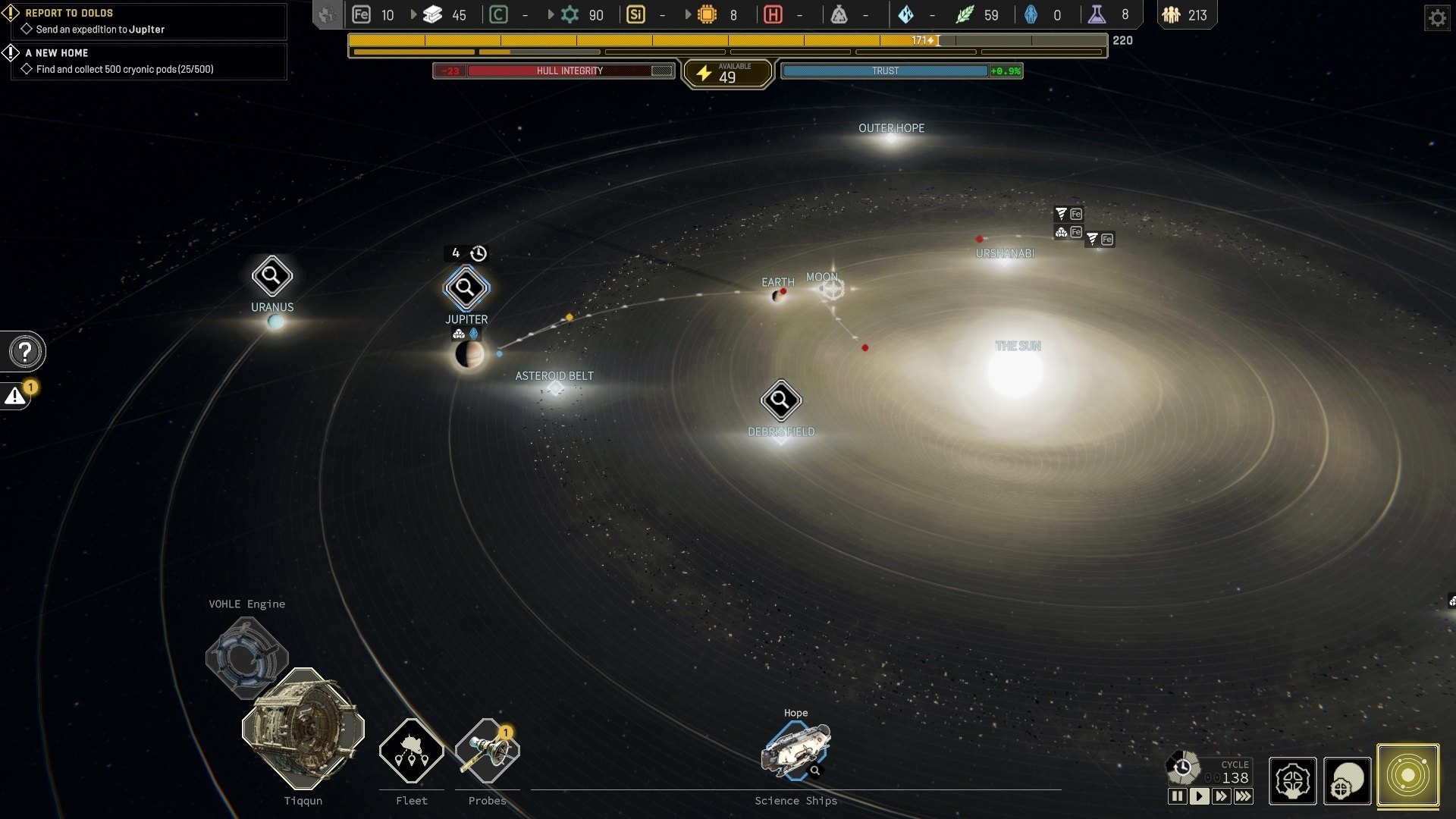The image size is (1456, 819).
Task: Select the Tiqqun station icon
Action: (x=303, y=729)
